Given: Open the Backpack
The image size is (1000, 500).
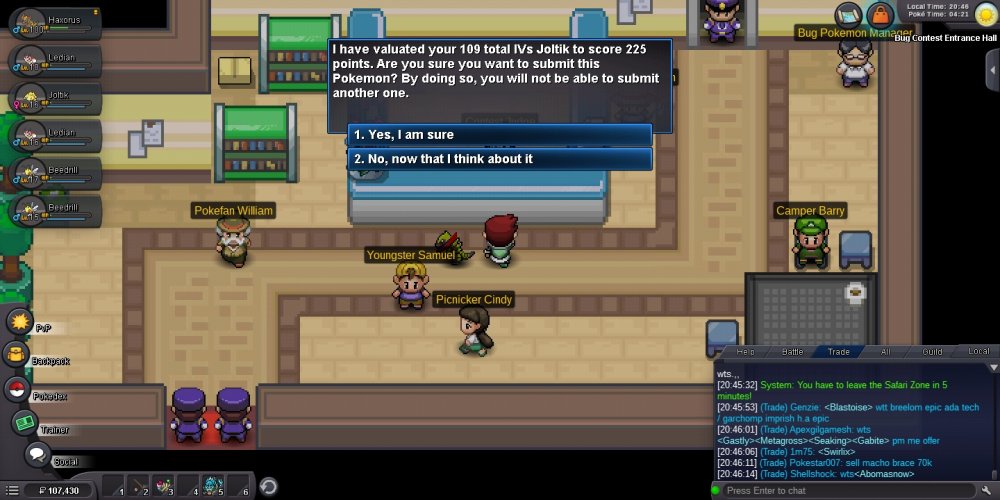Looking at the screenshot, I should click(x=17, y=354).
